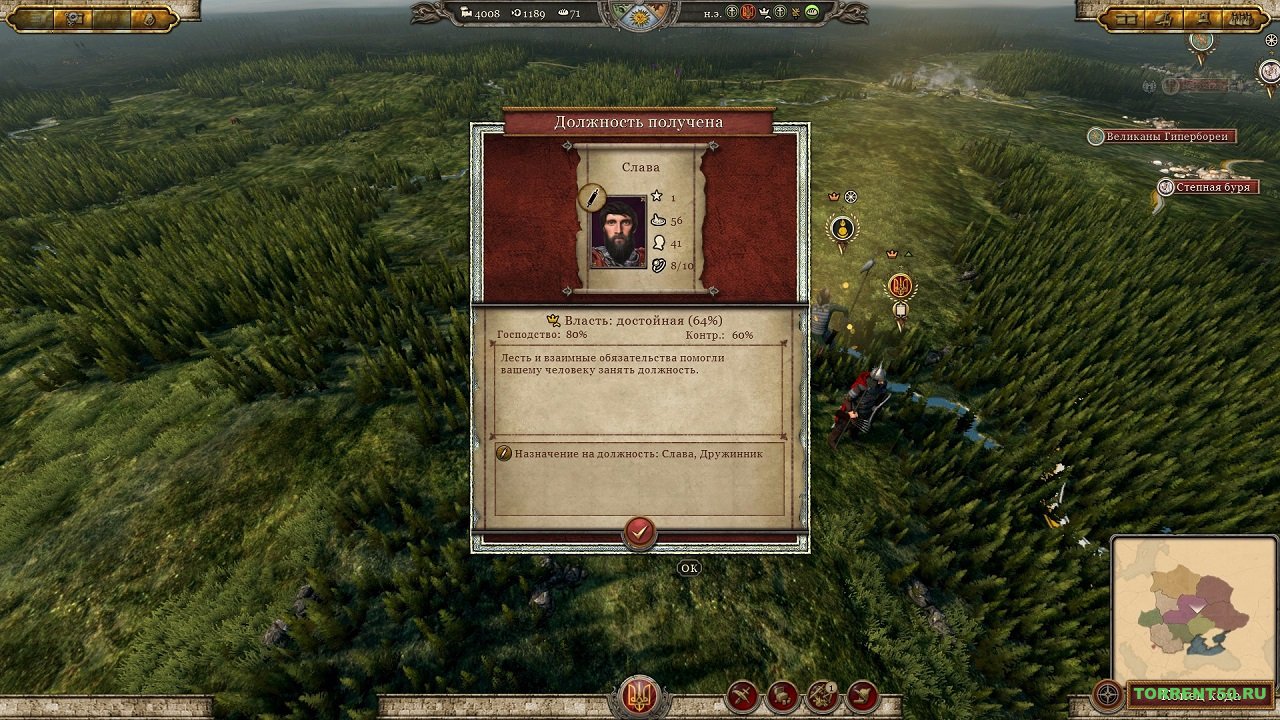Select the crossed swords button in bottom bar
The width and height of the screenshot is (1280, 720).
[x=742, y=696]
